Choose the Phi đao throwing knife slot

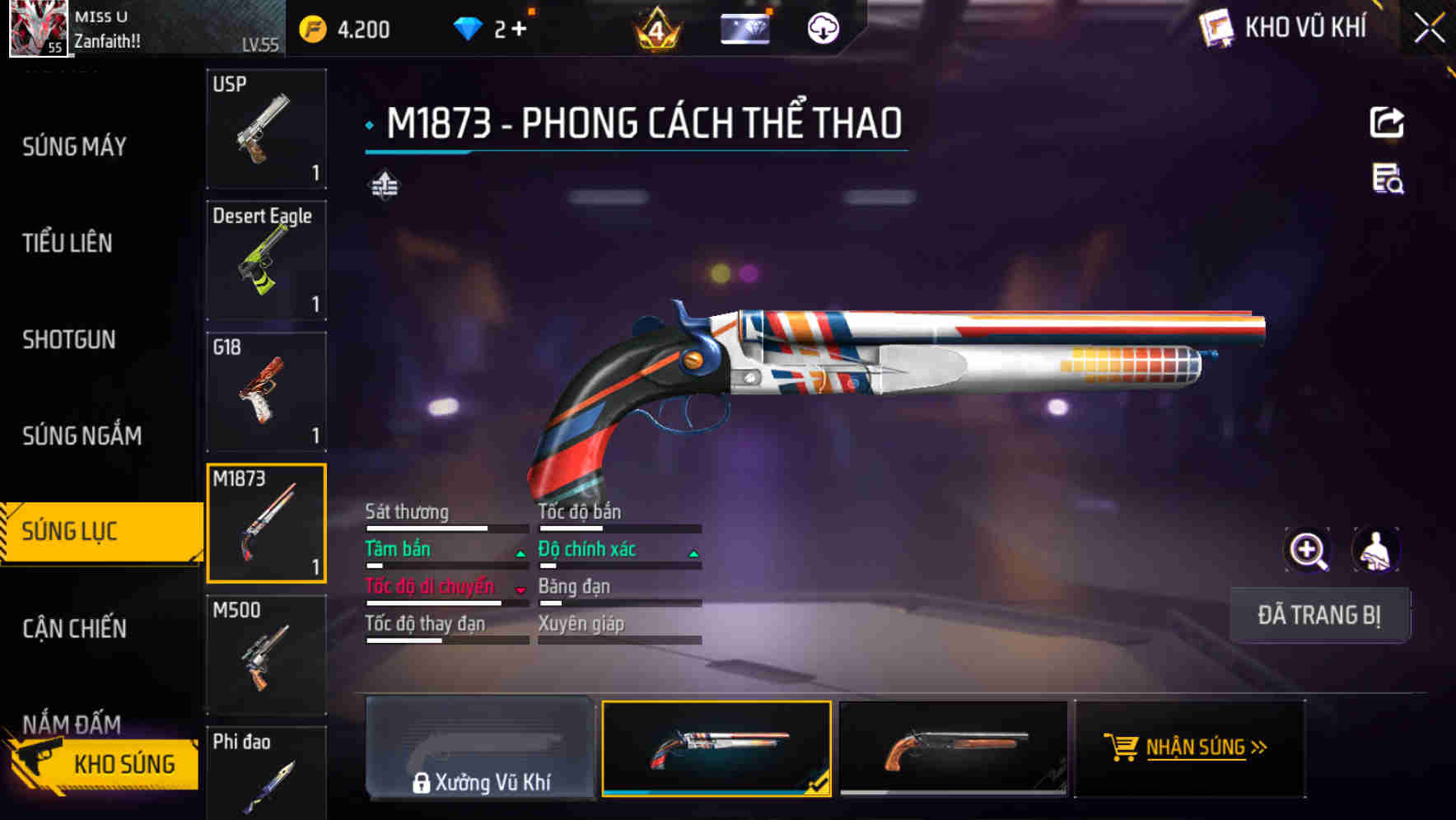point(266,772)
